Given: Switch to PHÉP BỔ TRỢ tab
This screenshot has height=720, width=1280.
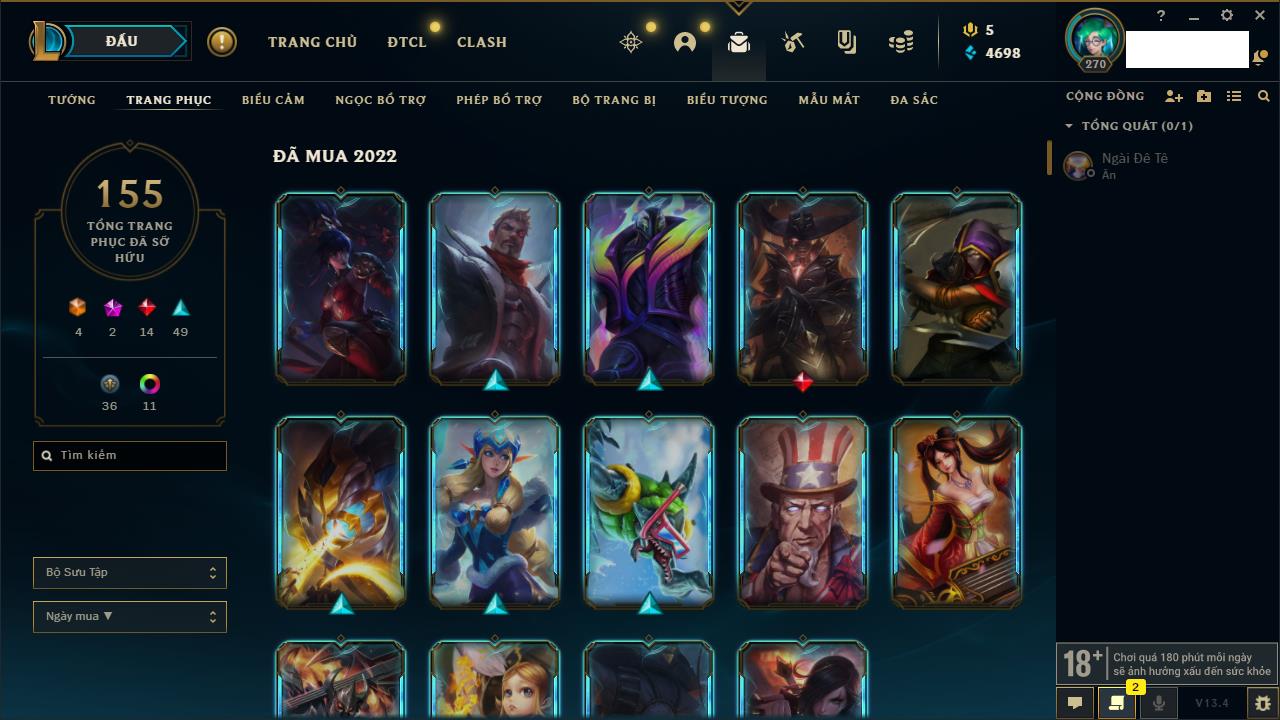Looking at the screenshot, I should point(499,100).
